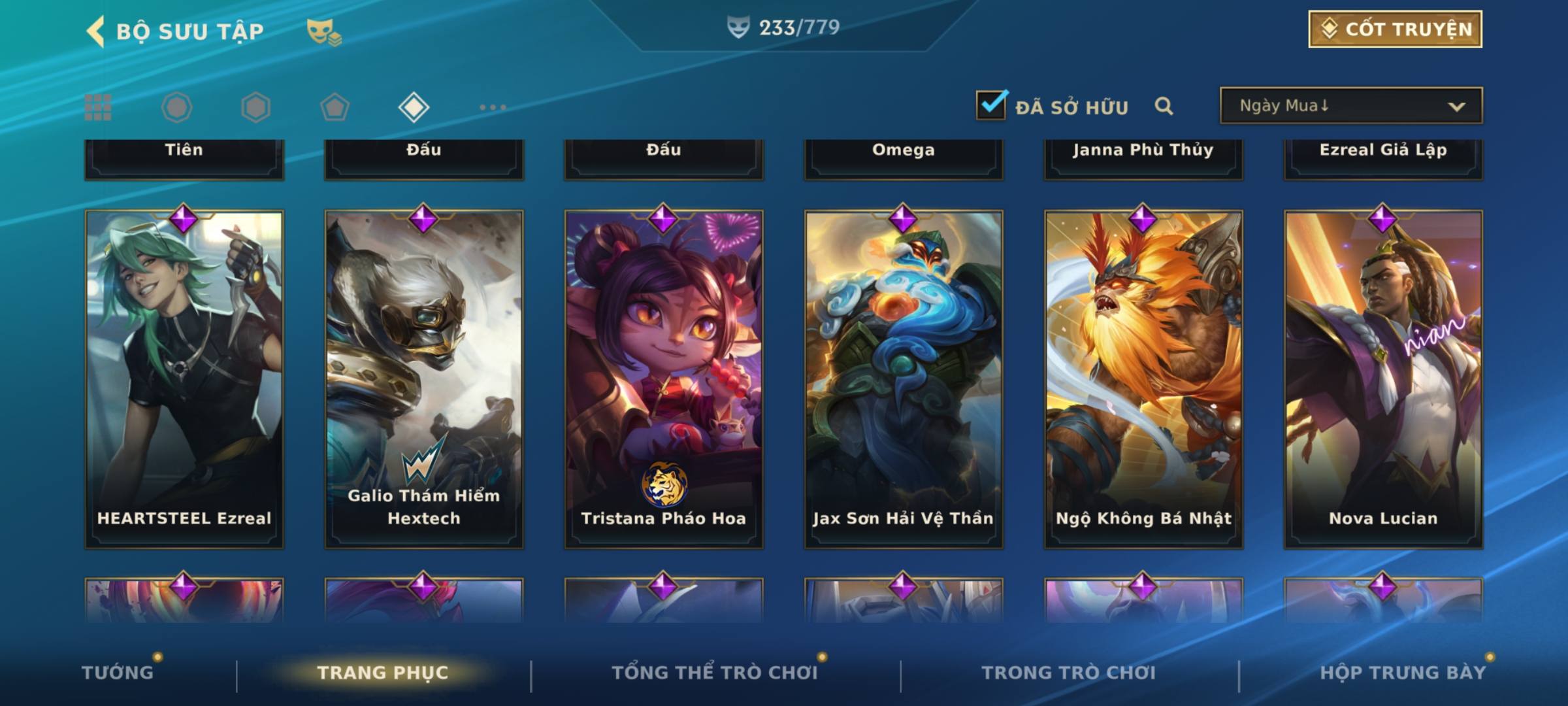Select the HEARTSTEEL Ezreal skin card
Screen dimensions: 1568x706
click(x=184, y=379)
